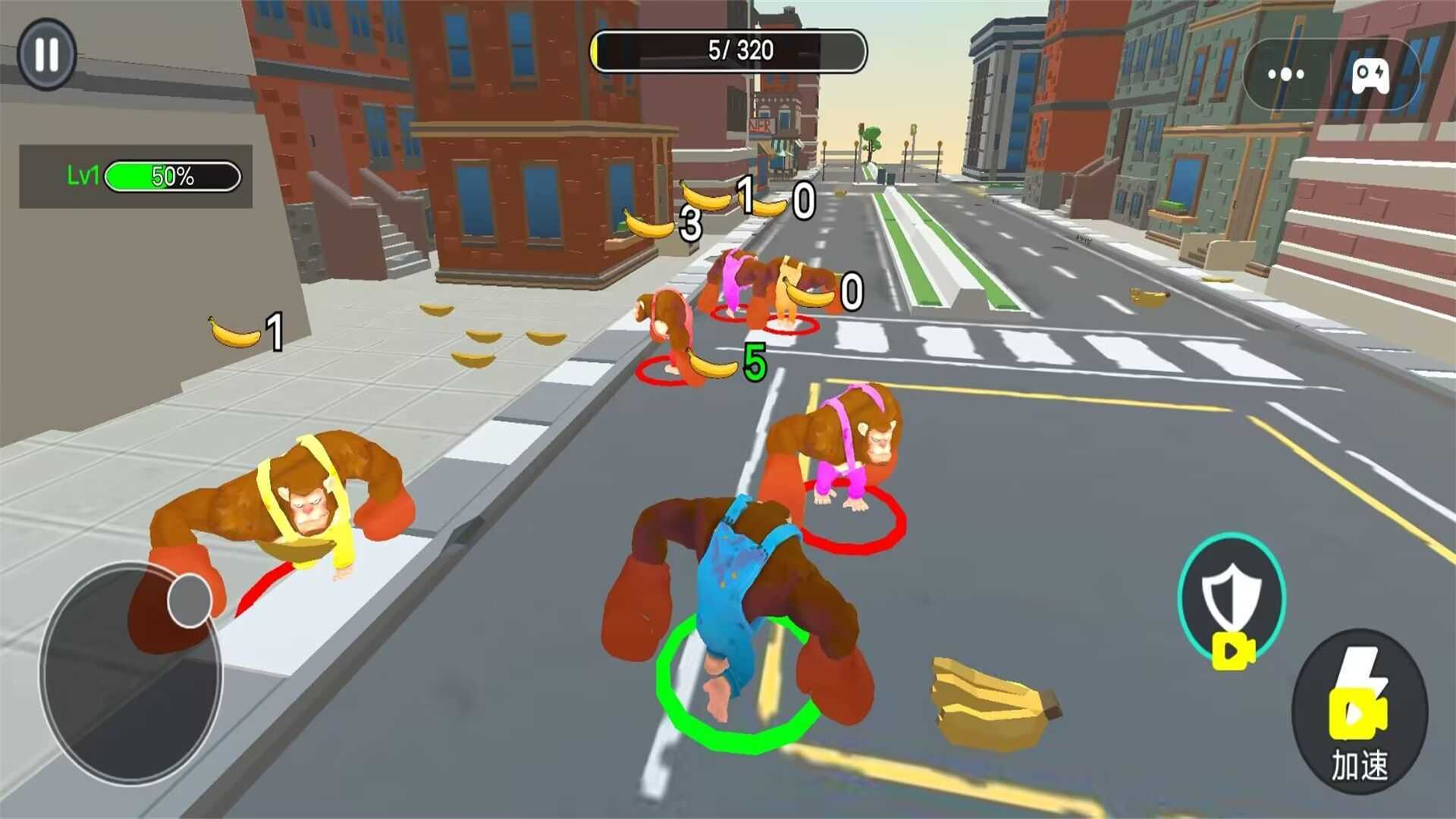Pause the game with the pause button

coord(47,54)
